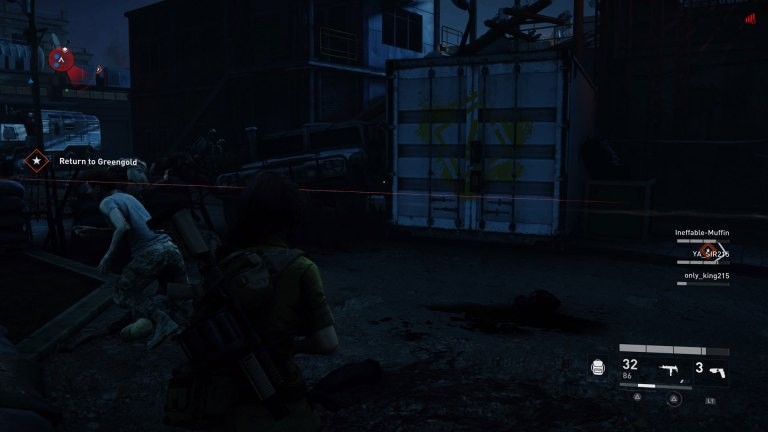Select teammate only_king215 in squad list
Image resolution: width=768 pixels, height=432 pixels.
706,275
